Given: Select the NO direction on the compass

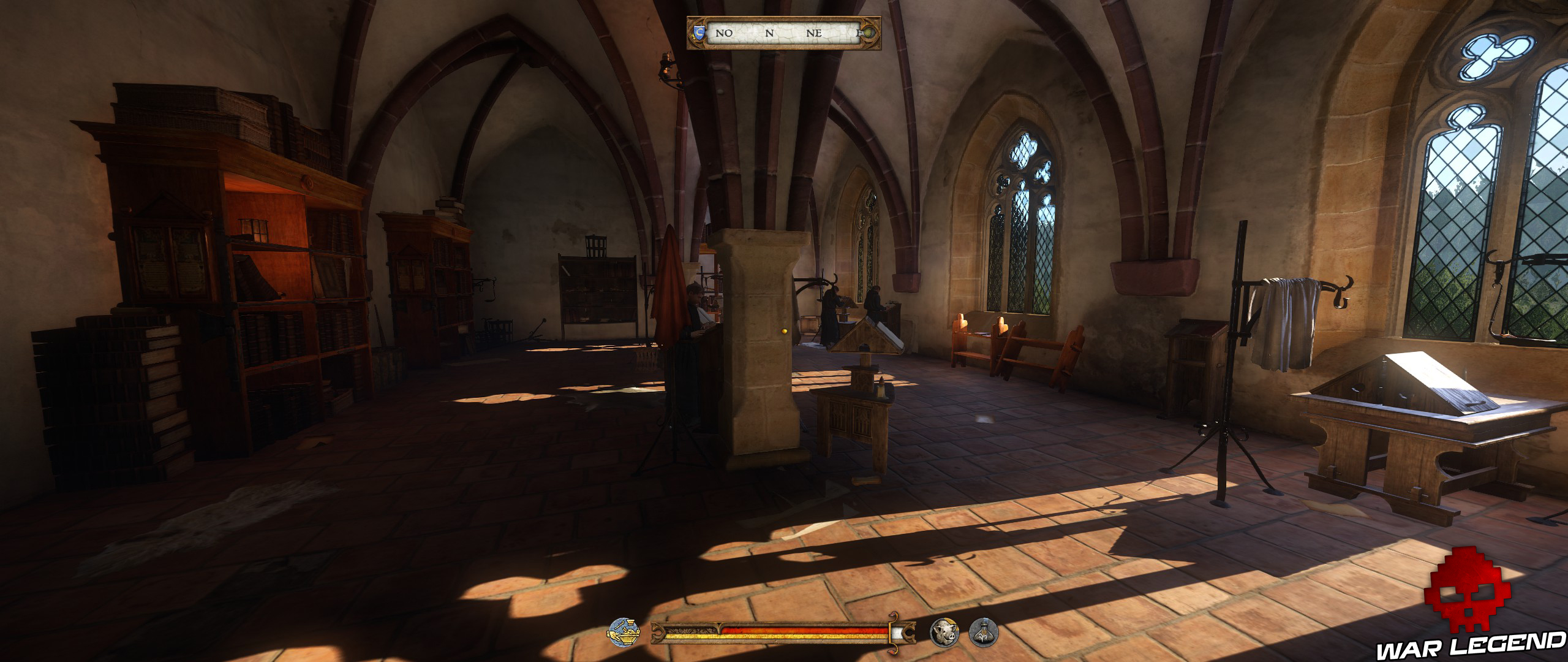Looking at the screenshot, I should click(724, 33).
